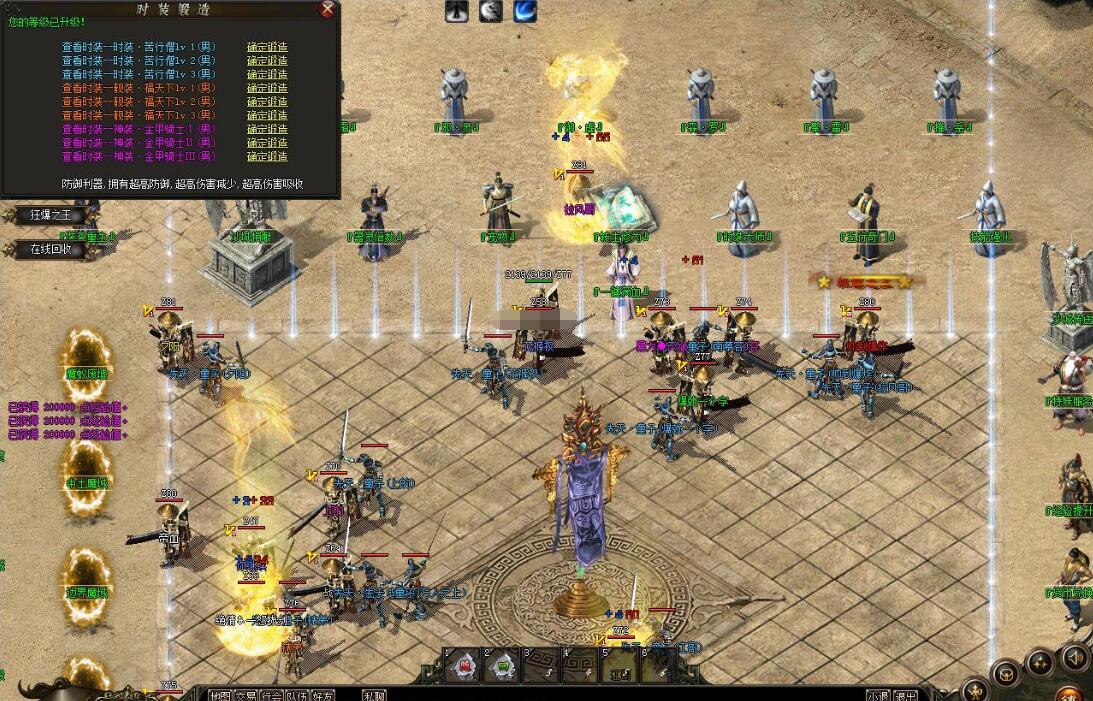Choose 确定锻造 for 福天下 lv.3

(x=267, y=115)
